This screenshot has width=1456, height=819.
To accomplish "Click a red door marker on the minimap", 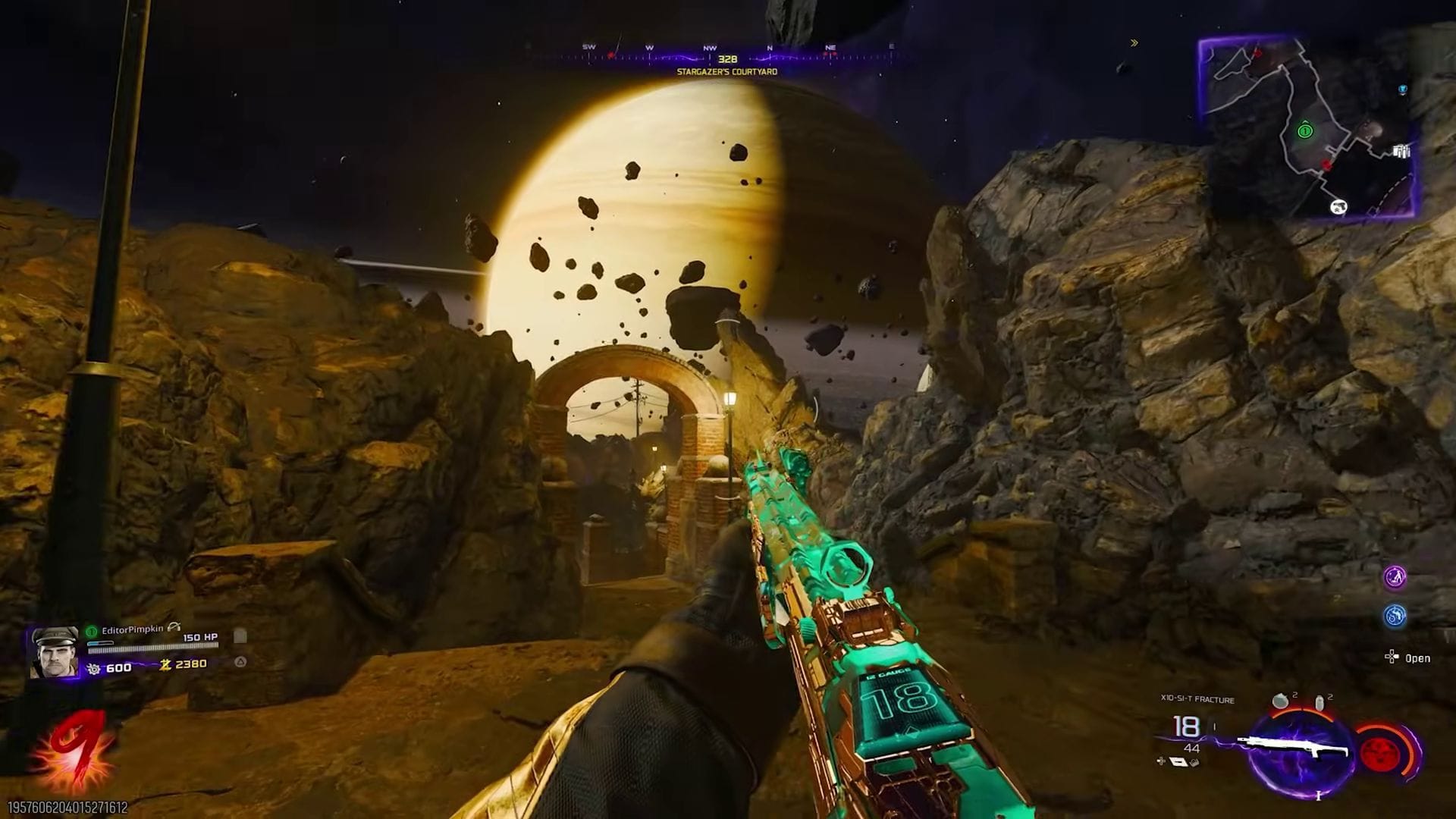I will [x=1326, y=165].
